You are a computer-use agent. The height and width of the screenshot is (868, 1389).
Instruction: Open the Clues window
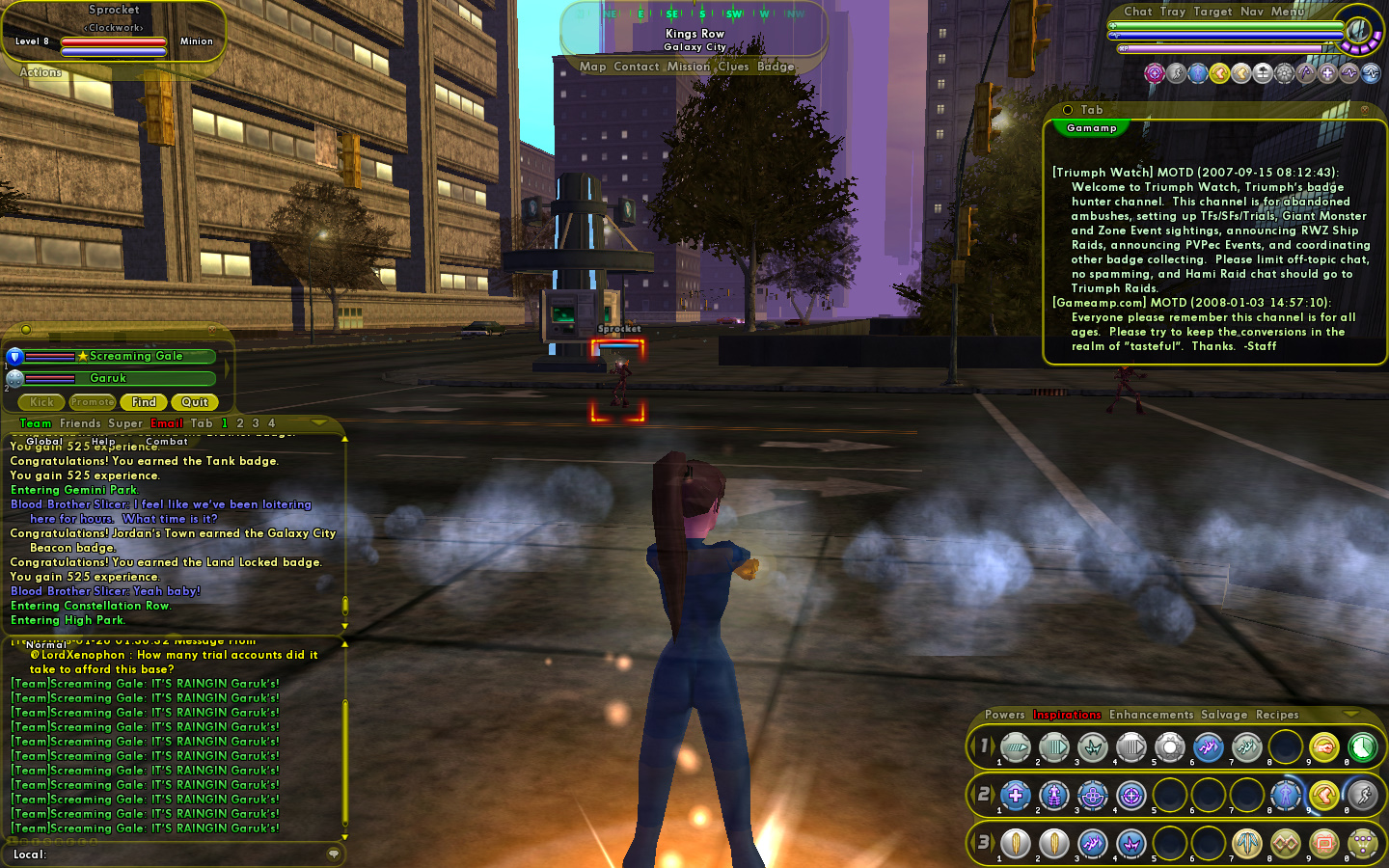(733, 67)
